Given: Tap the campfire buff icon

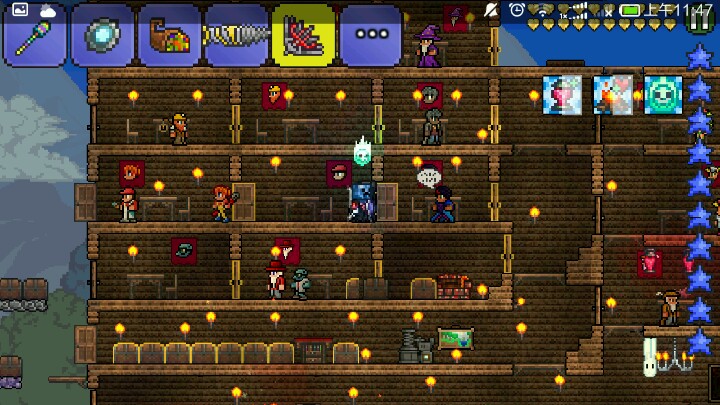Looking at the screenshot, I should point(612,95).
